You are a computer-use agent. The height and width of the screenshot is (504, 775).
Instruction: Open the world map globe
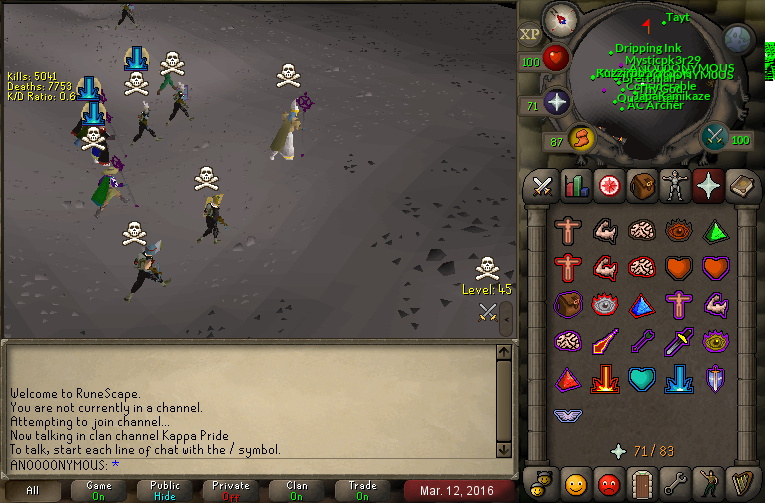click(x=737, y=40)
